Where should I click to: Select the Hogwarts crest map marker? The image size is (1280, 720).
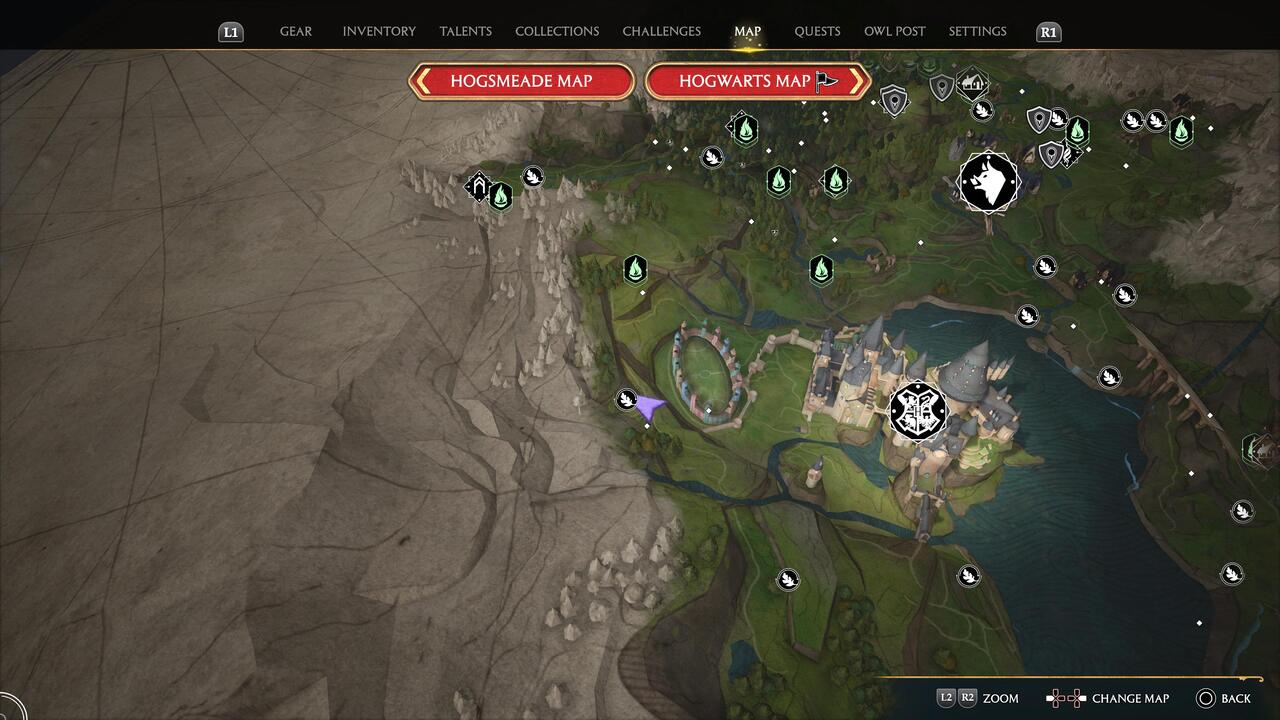point(918,410)
